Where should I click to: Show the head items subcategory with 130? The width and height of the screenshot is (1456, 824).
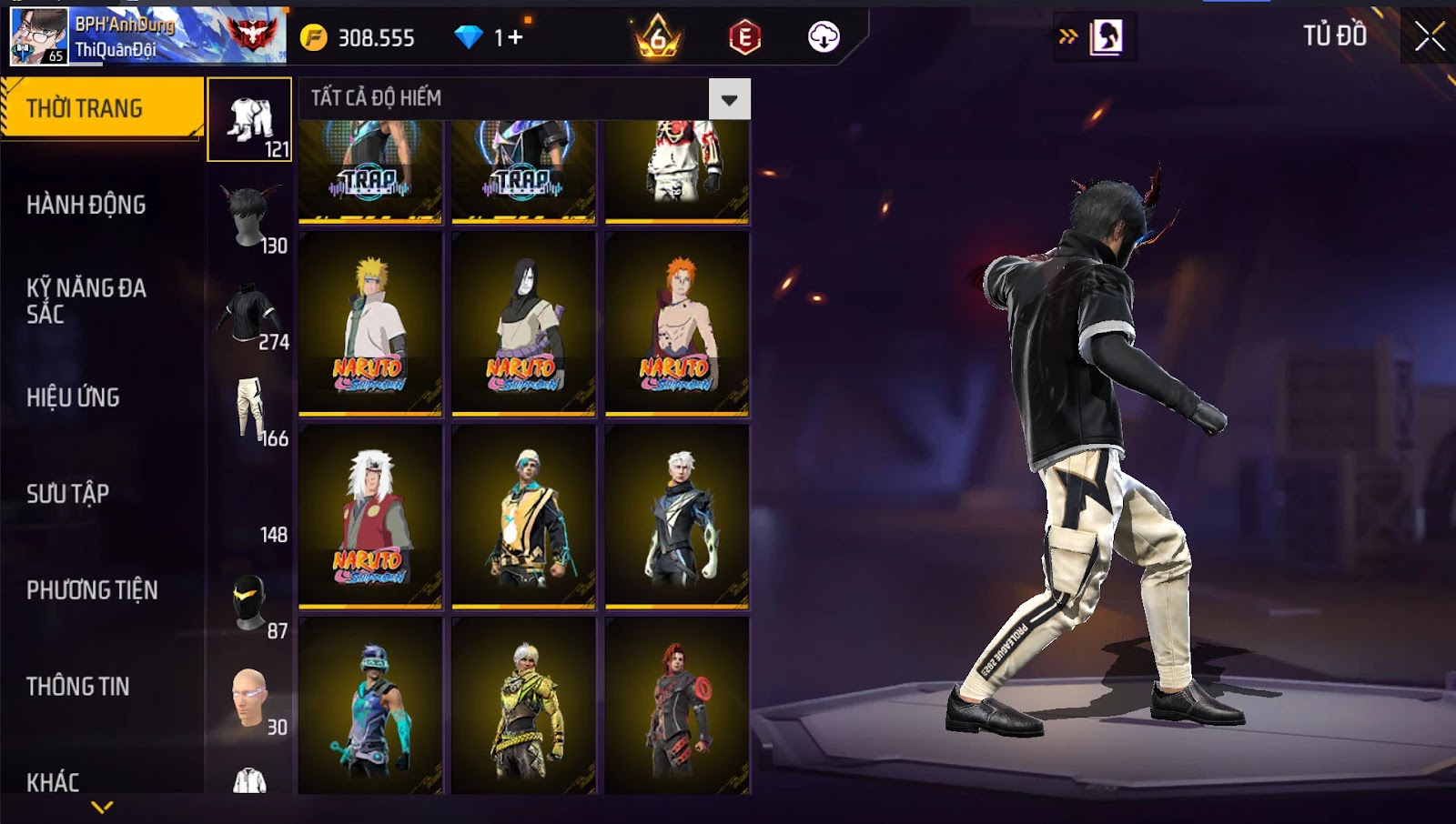pyautogui.click(x=249, y=216)
